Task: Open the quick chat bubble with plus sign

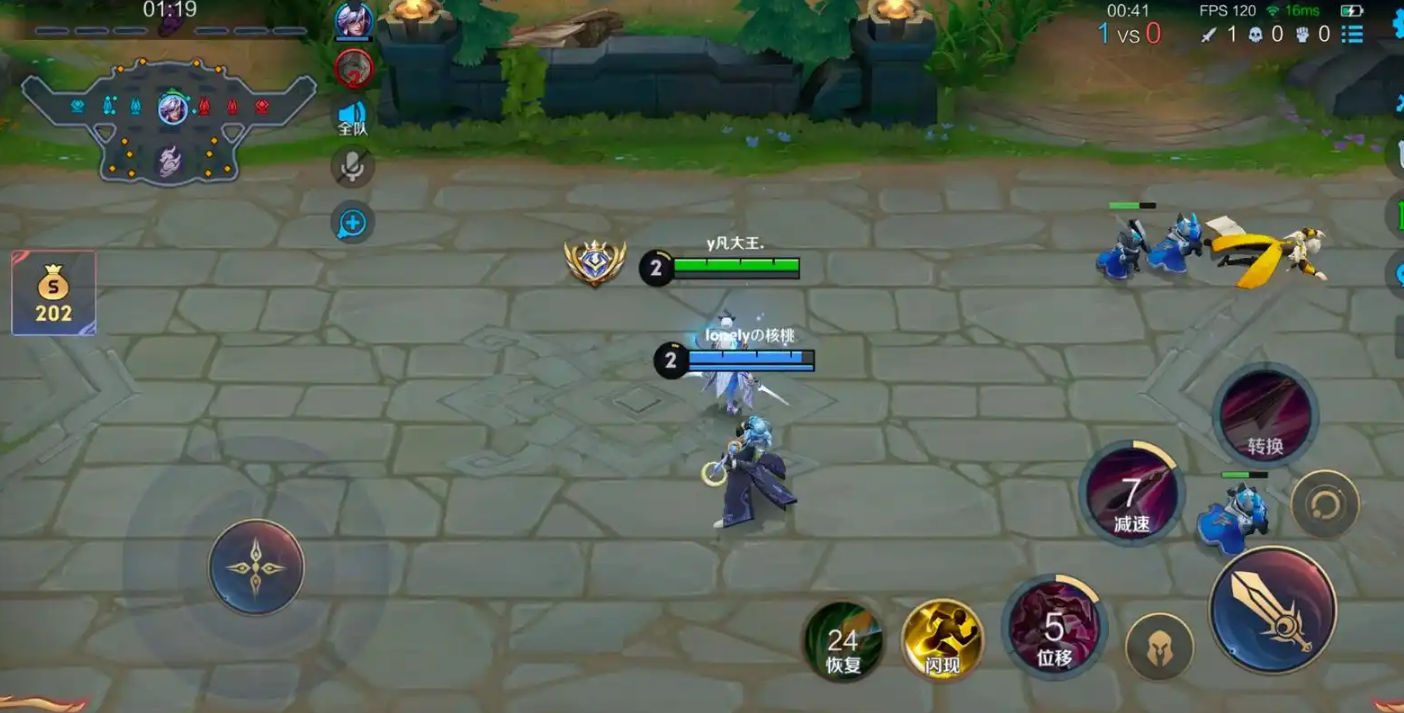Action: pyautogui.click(x=352, y=222)
